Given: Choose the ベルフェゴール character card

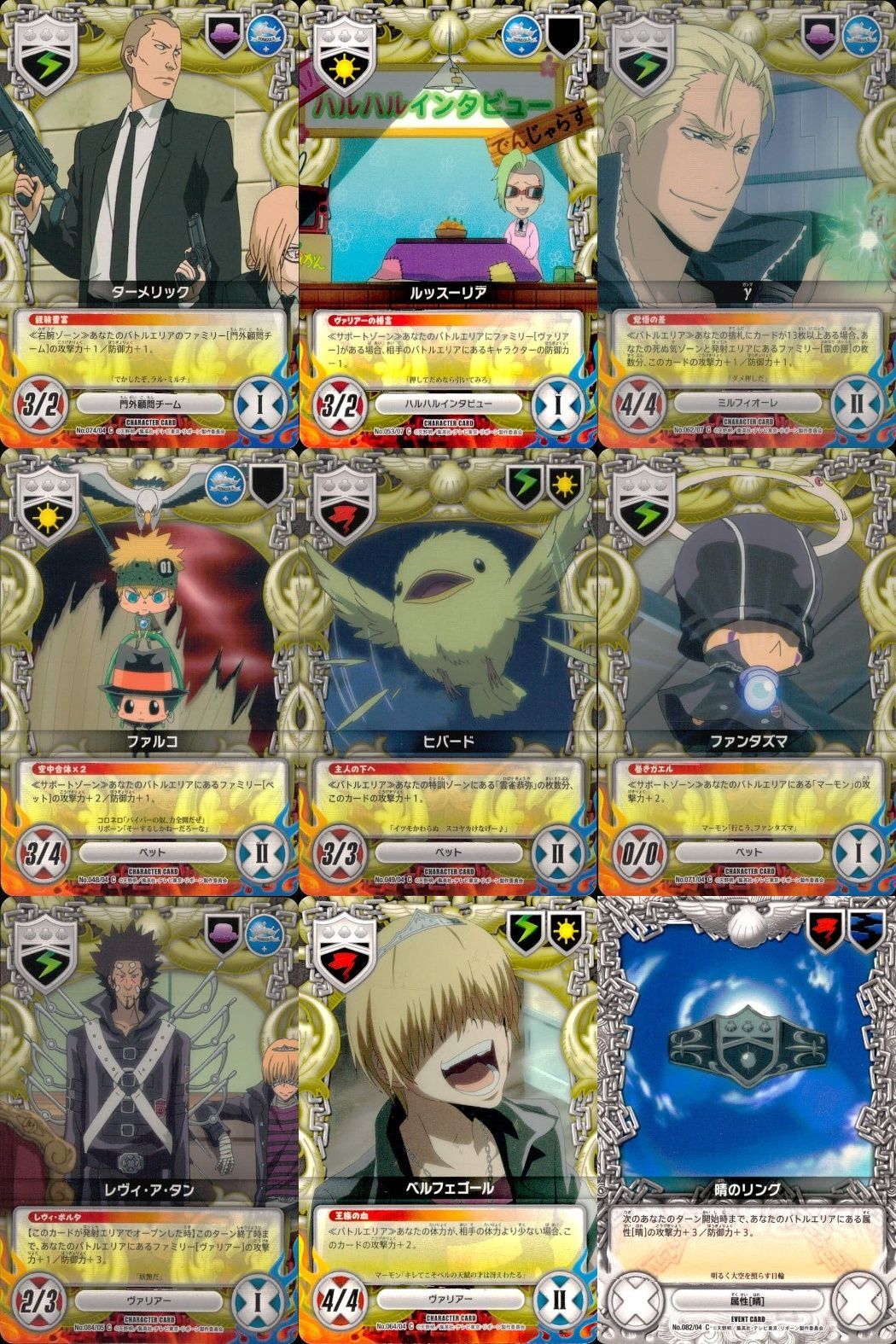Looking at the screenshot, I should pos(448,1120).
